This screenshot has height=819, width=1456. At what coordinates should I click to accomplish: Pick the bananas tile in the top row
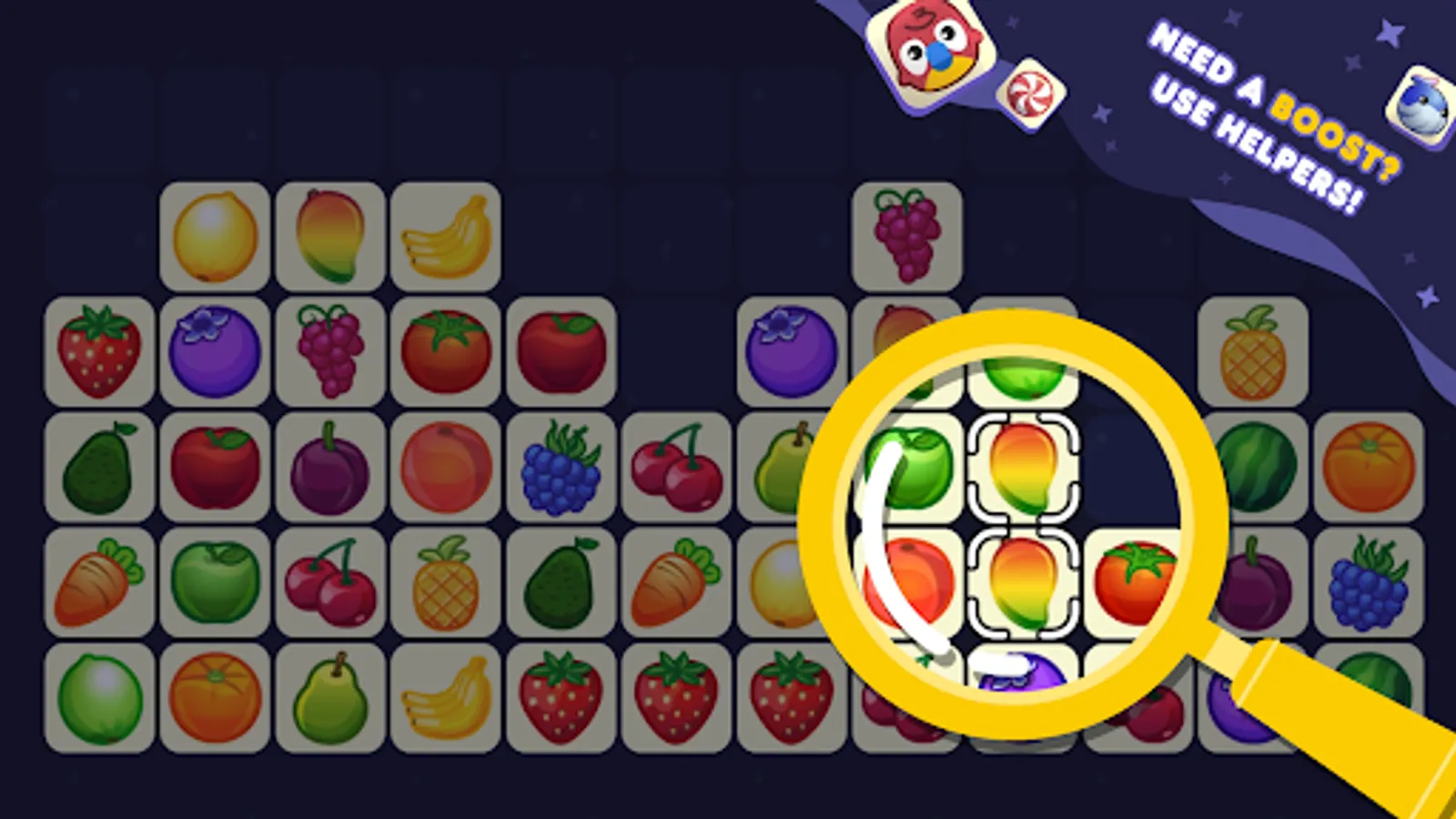pos(445,237)
